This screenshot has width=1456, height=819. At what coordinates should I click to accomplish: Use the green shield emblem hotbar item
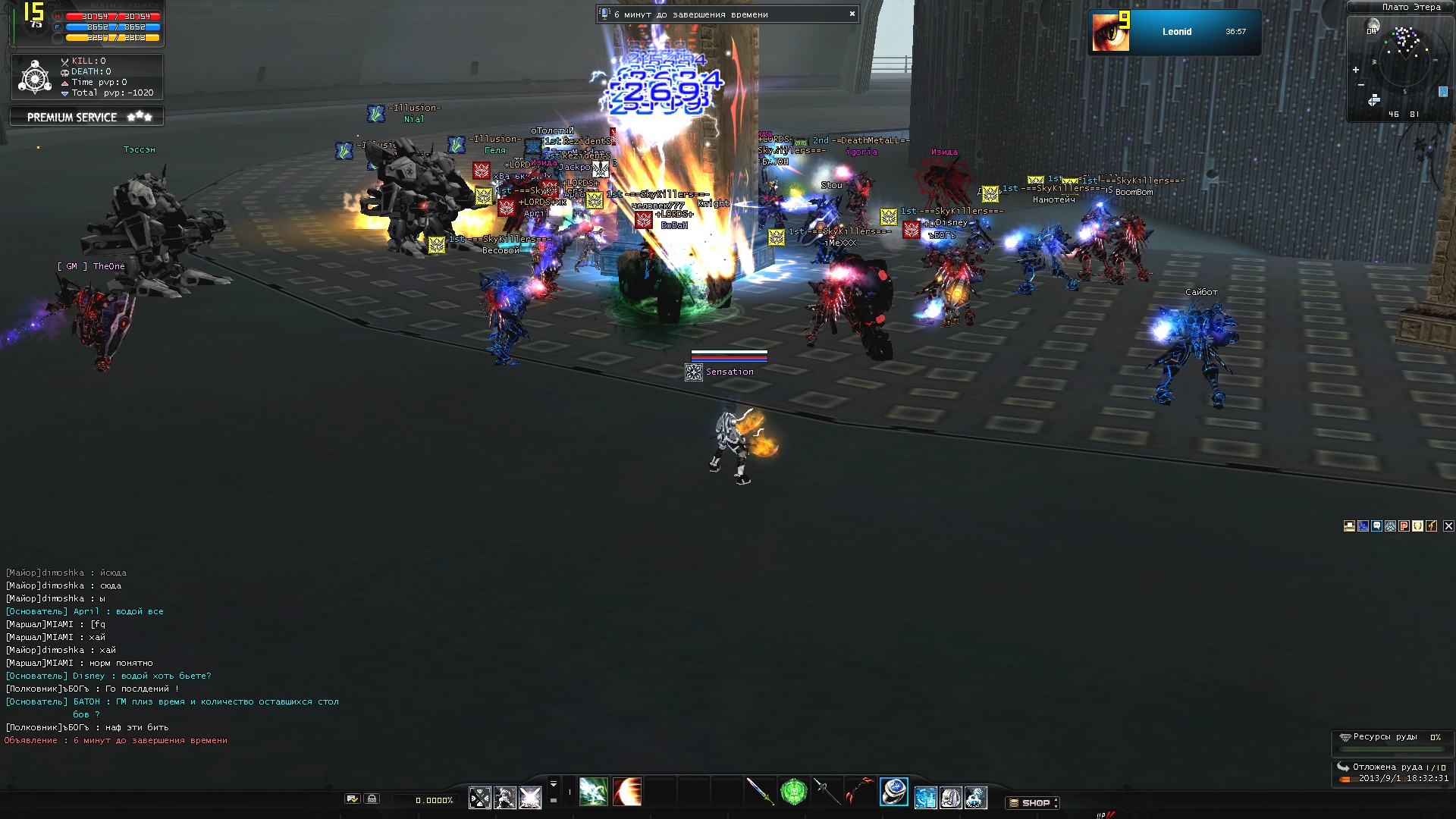click(x=793, y=792)
